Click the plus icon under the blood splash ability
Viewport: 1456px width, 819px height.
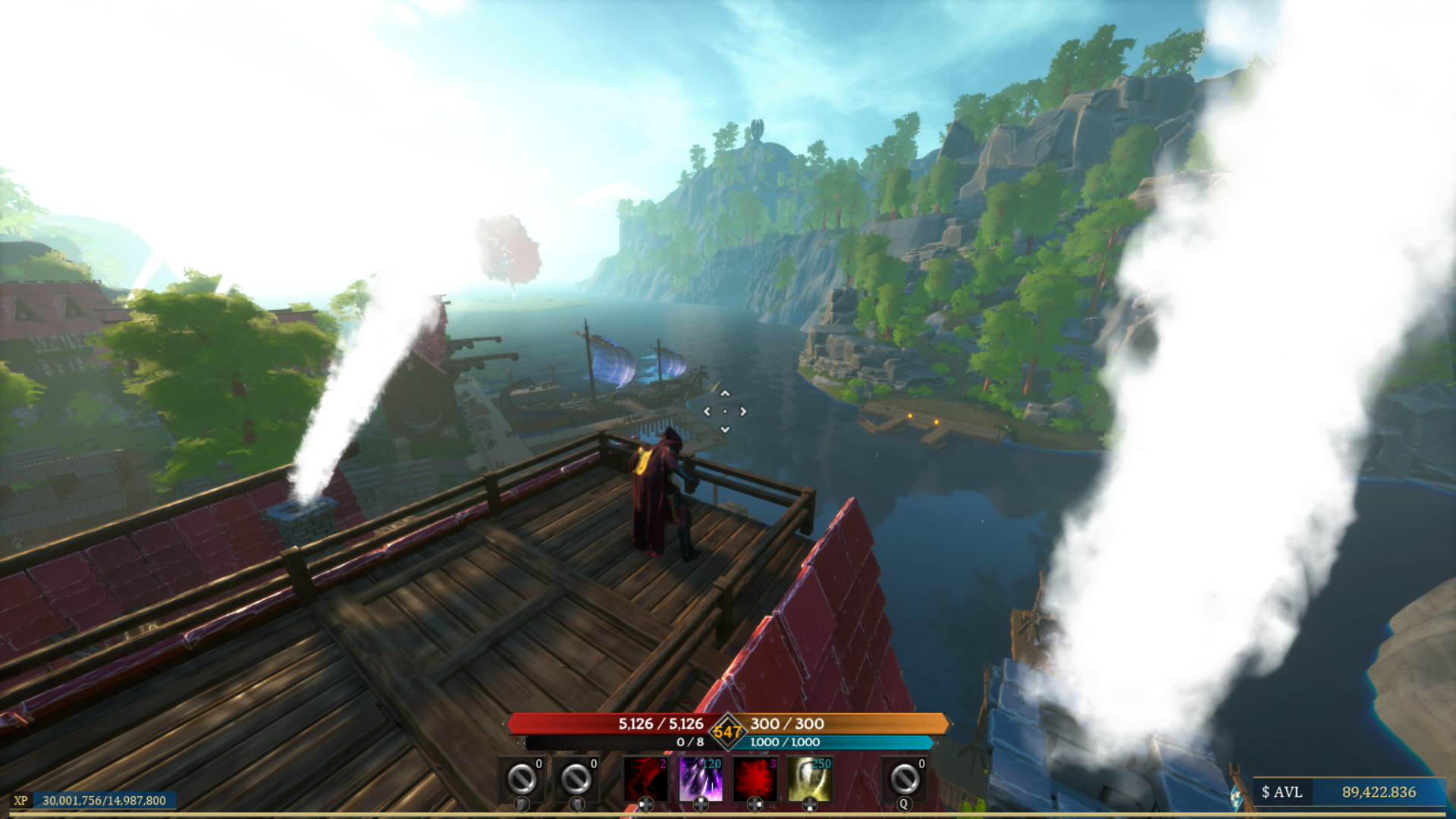click(756, 805)
